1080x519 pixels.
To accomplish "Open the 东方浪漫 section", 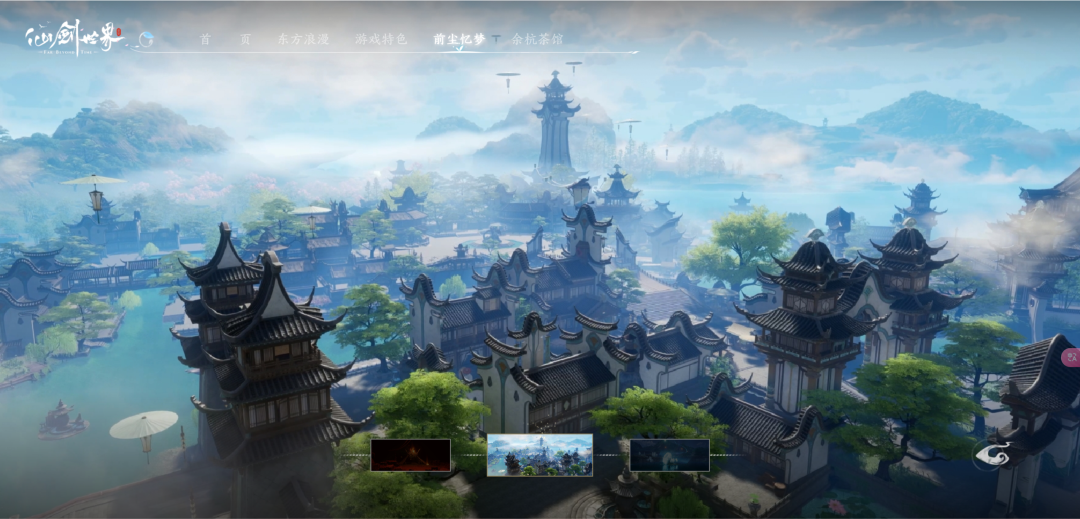I will pyautogui.click(x=303, y=40).
